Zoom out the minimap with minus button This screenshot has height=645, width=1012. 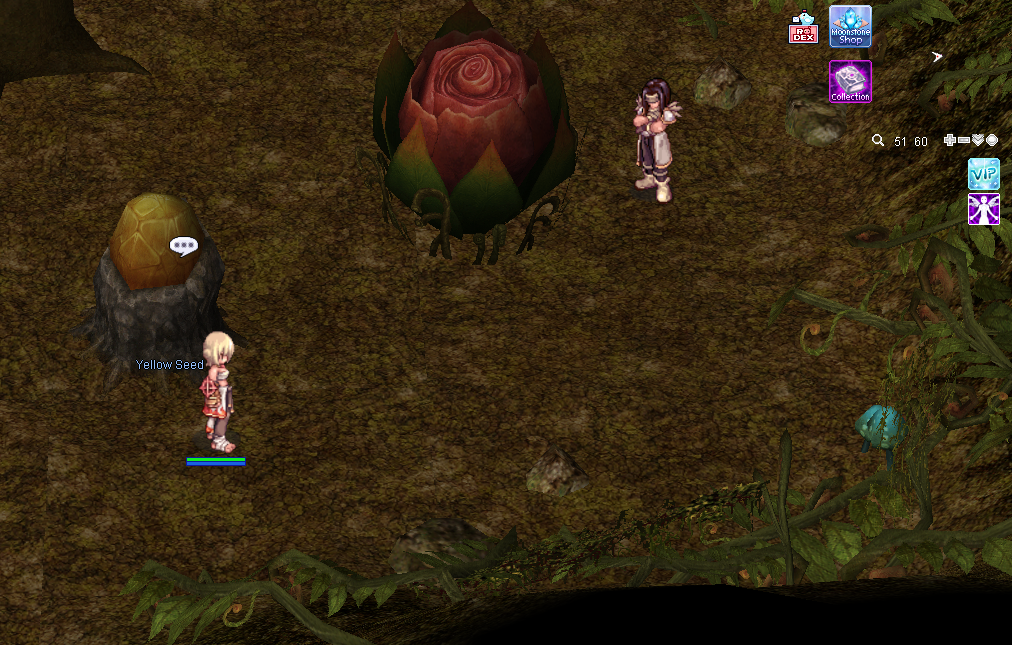964,141
